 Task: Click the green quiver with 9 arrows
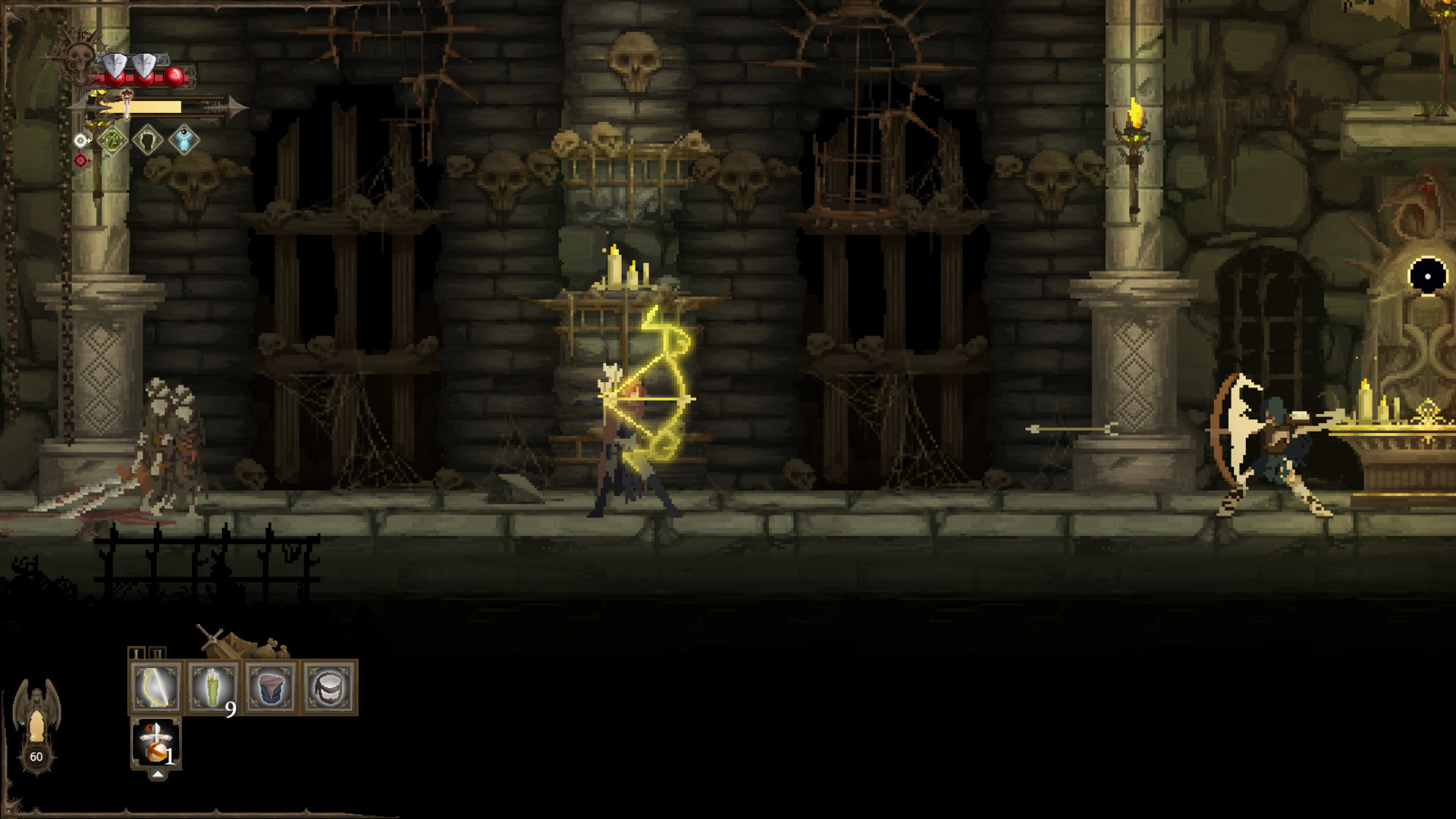[212, 688]
